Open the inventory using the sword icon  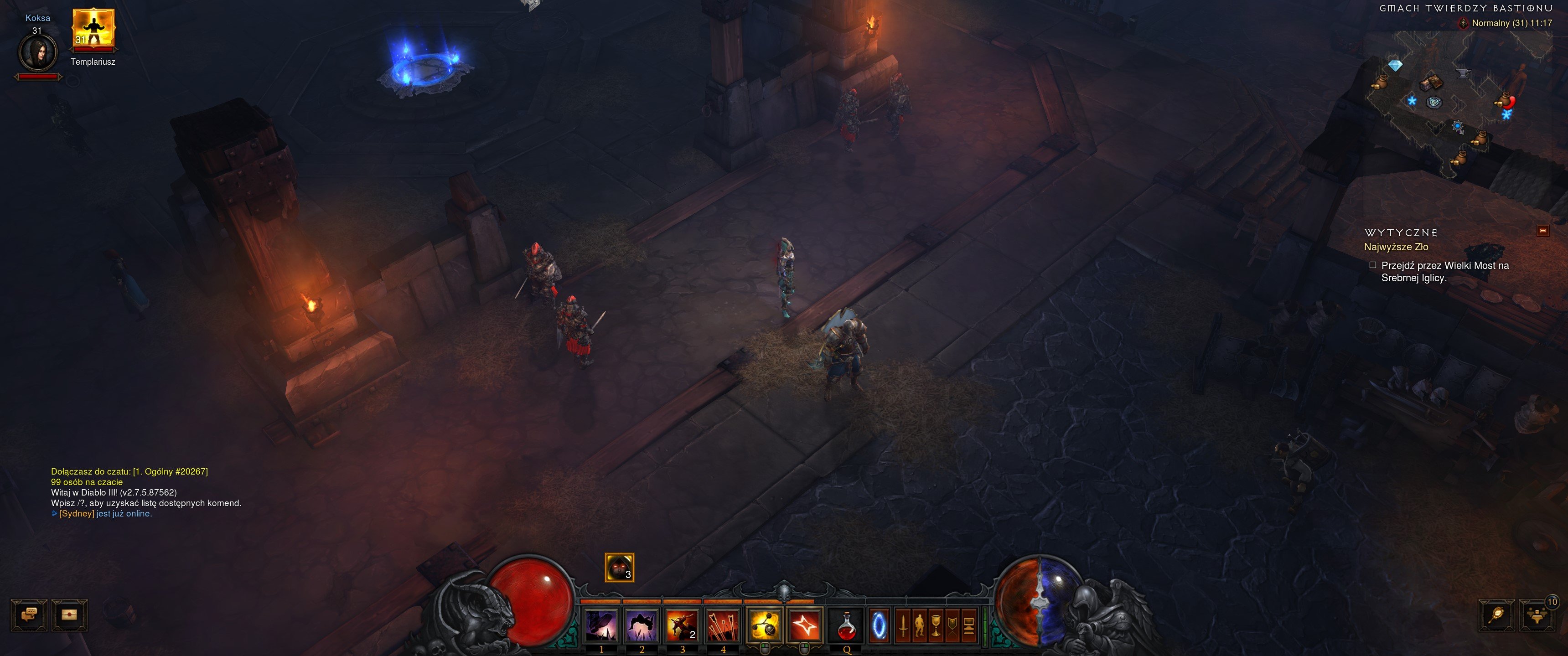click(903, 624)
